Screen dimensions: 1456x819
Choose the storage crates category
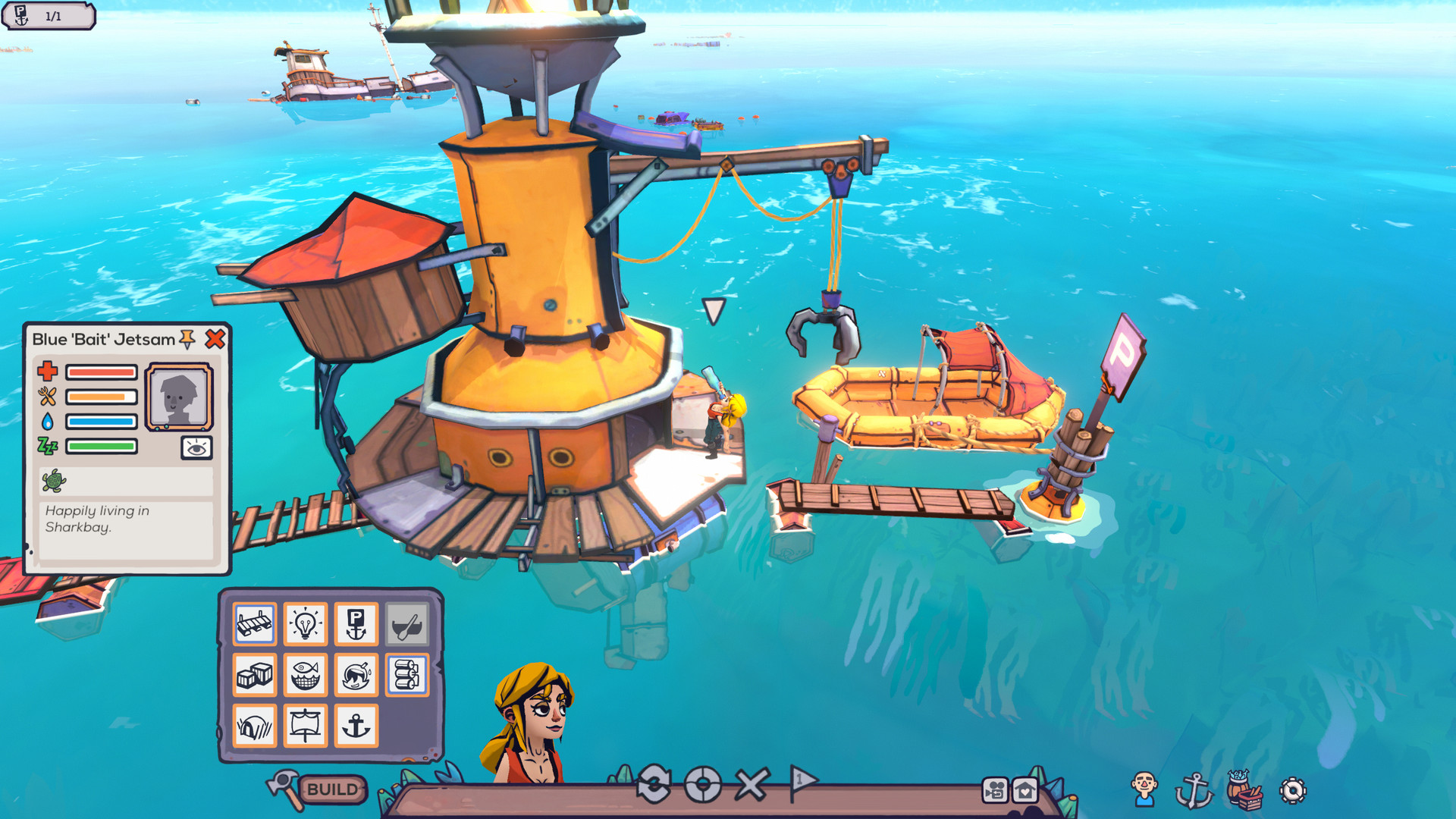coord(256,675)
